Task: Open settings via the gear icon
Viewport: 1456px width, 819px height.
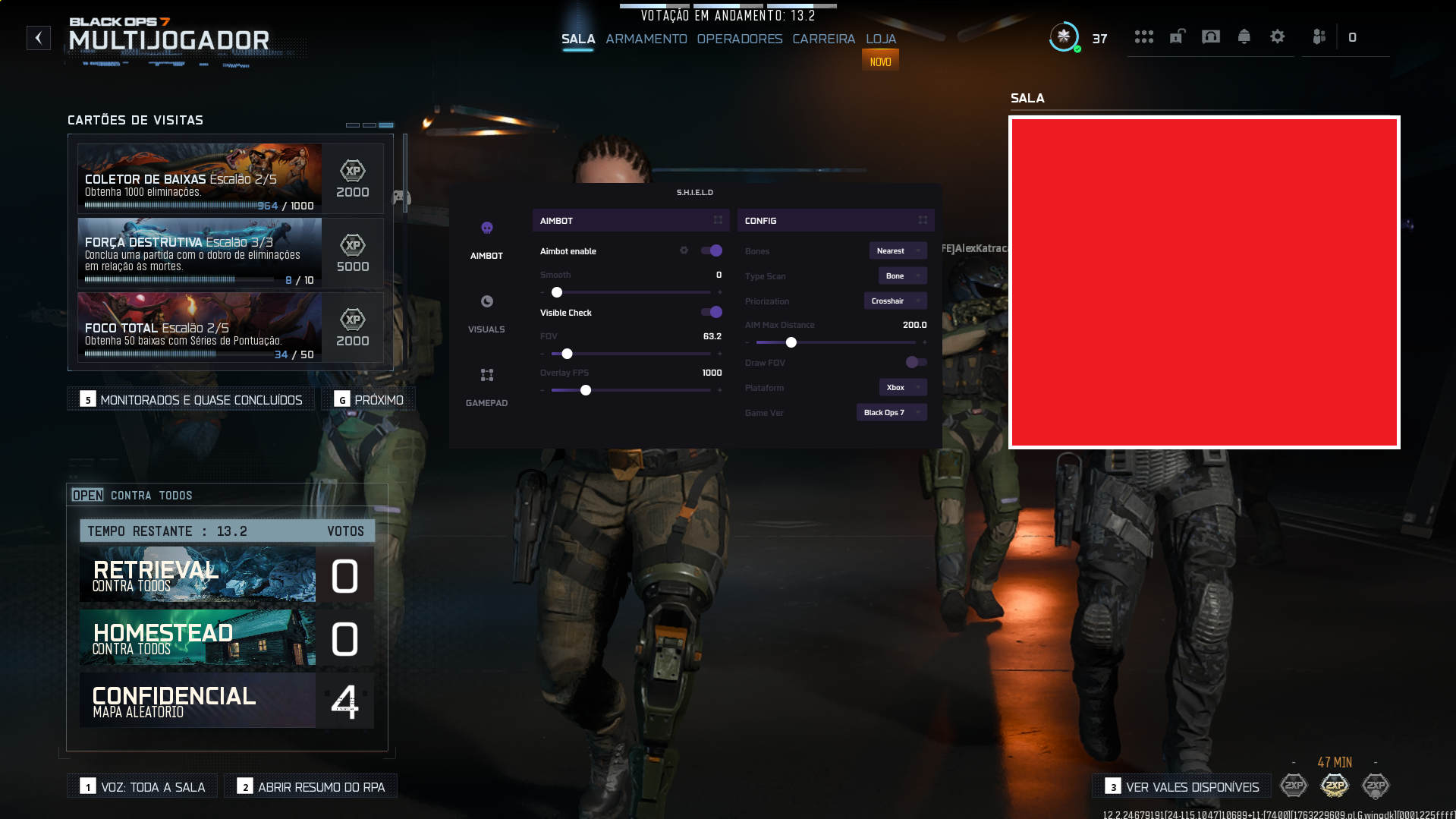Action: (1277, 36)
